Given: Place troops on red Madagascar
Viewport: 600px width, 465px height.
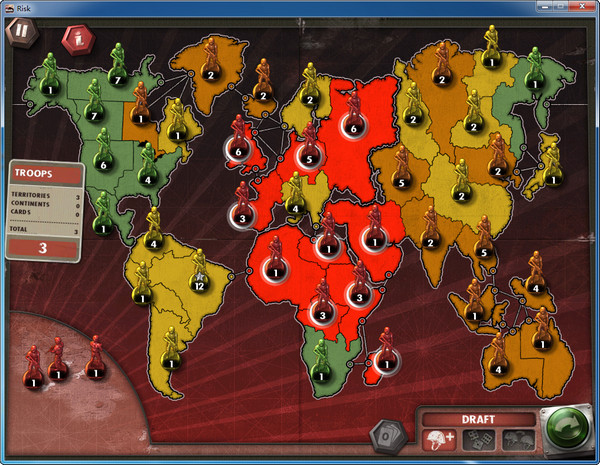Looking at the screenshot, I should (x=384, y=362).
